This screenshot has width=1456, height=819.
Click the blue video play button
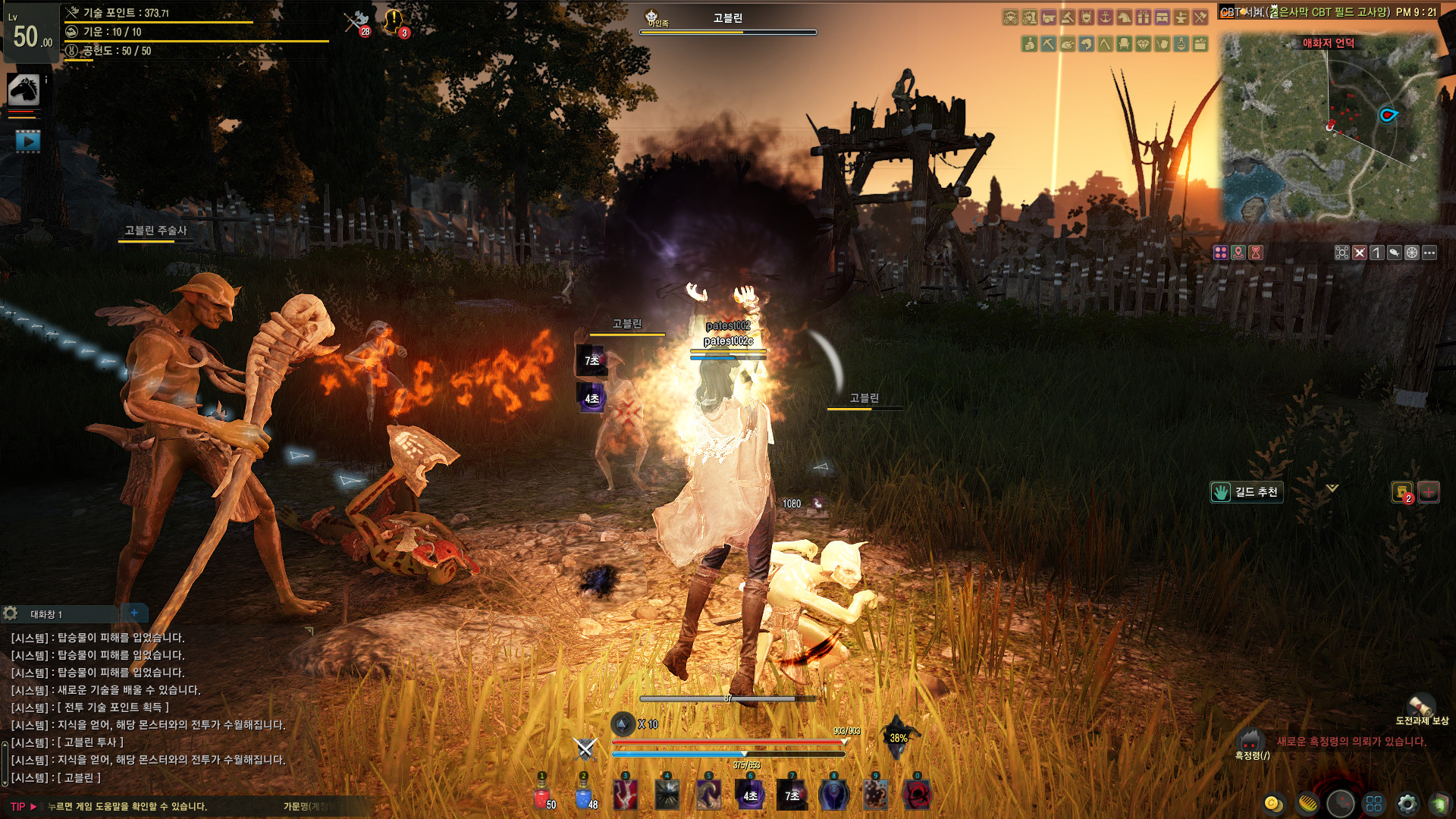click(x=28, y=141)
